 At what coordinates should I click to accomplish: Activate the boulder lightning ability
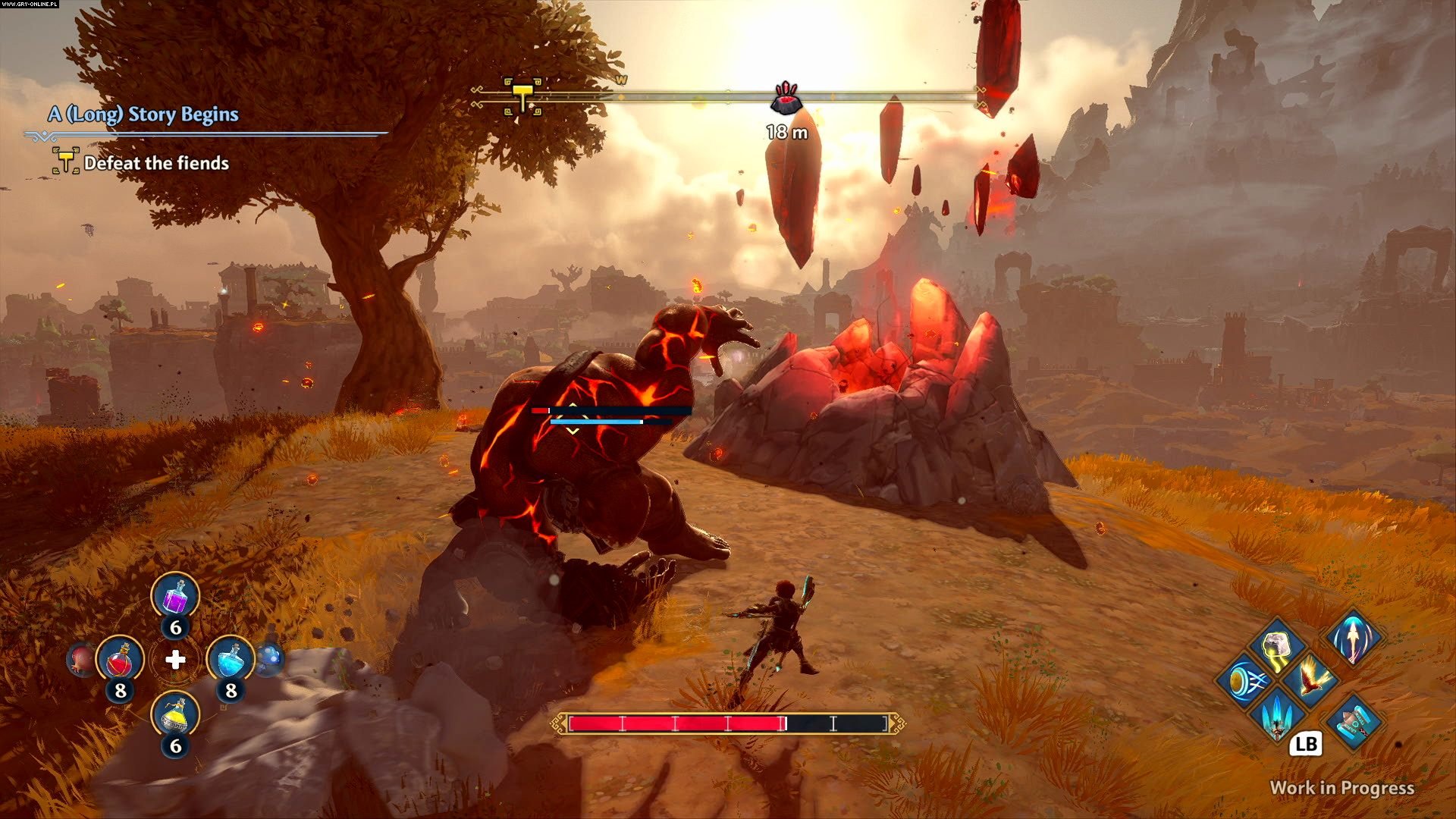tap(1278, 646)
